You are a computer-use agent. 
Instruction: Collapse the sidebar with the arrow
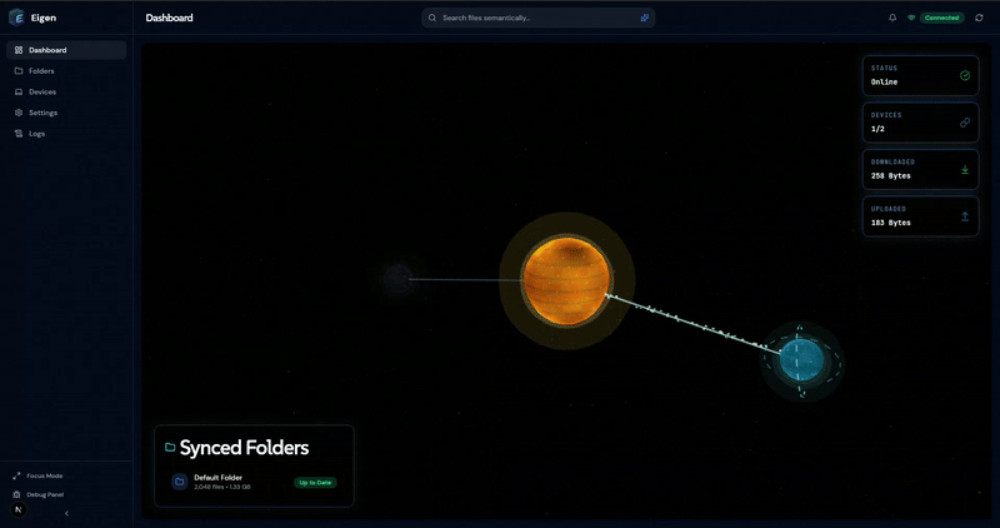click(x=66, y=513)
